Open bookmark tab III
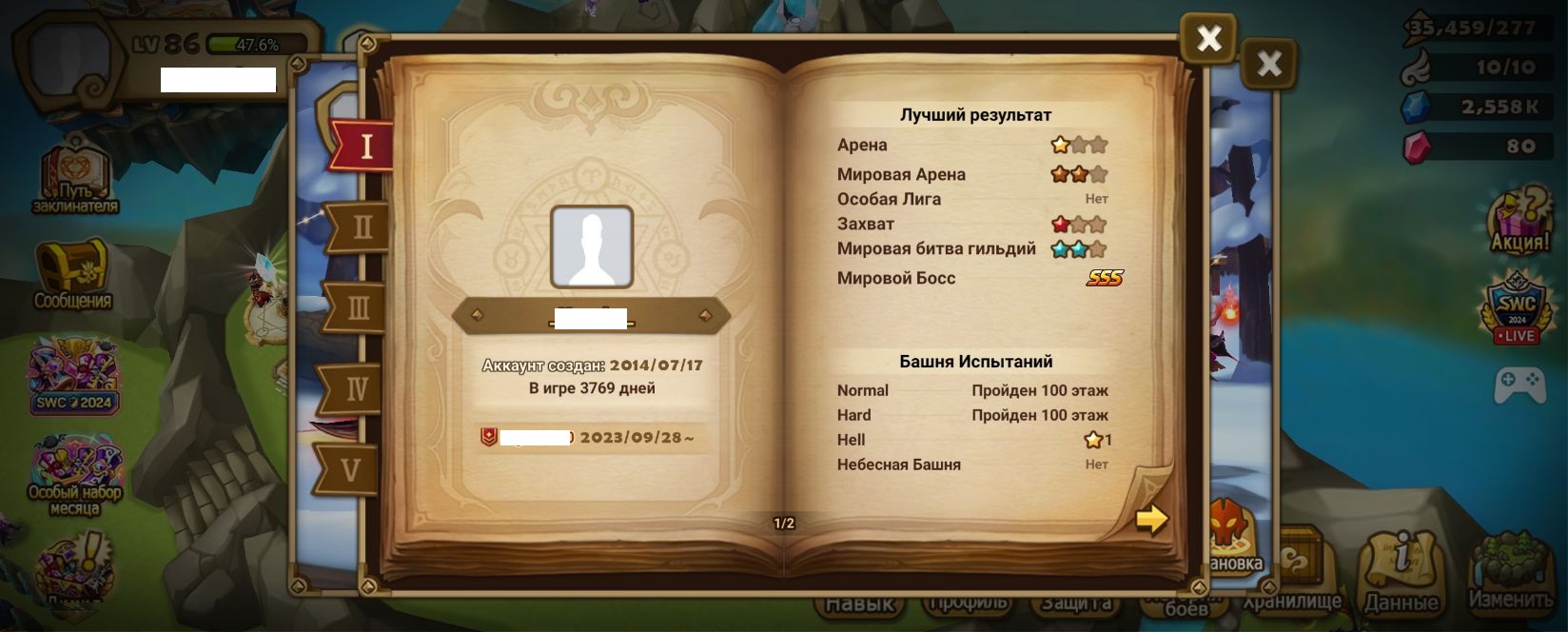1568x632 pixels. click(x=358, y=307)
